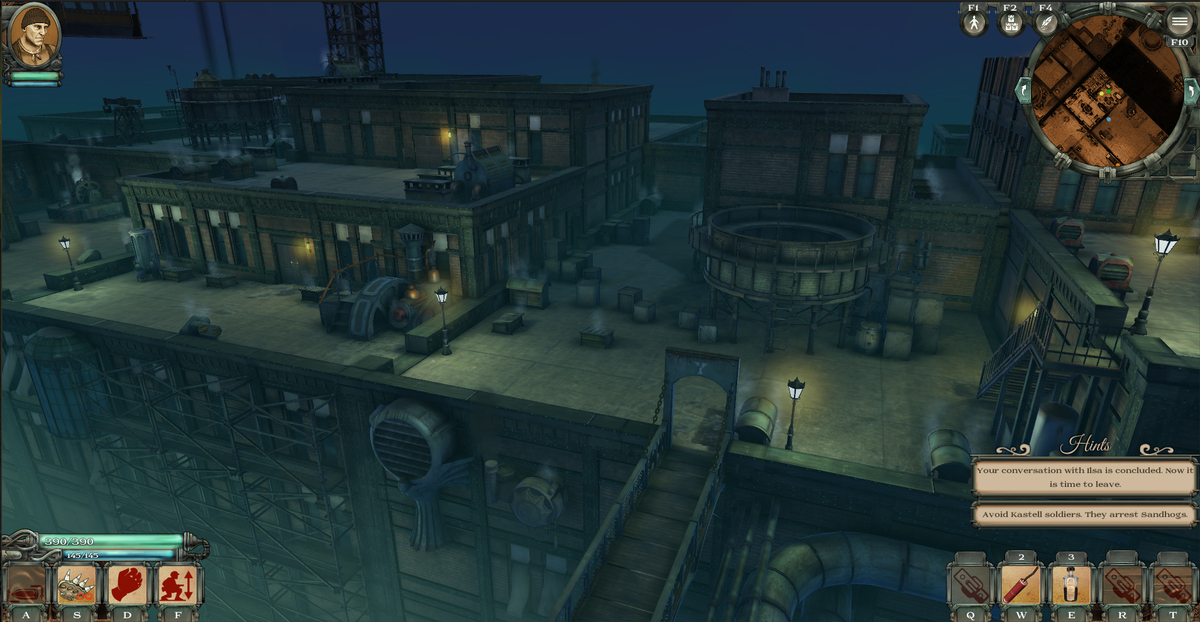Activate the red fist attack ability
1200x622 pixels.
click(x=128, y=584)
